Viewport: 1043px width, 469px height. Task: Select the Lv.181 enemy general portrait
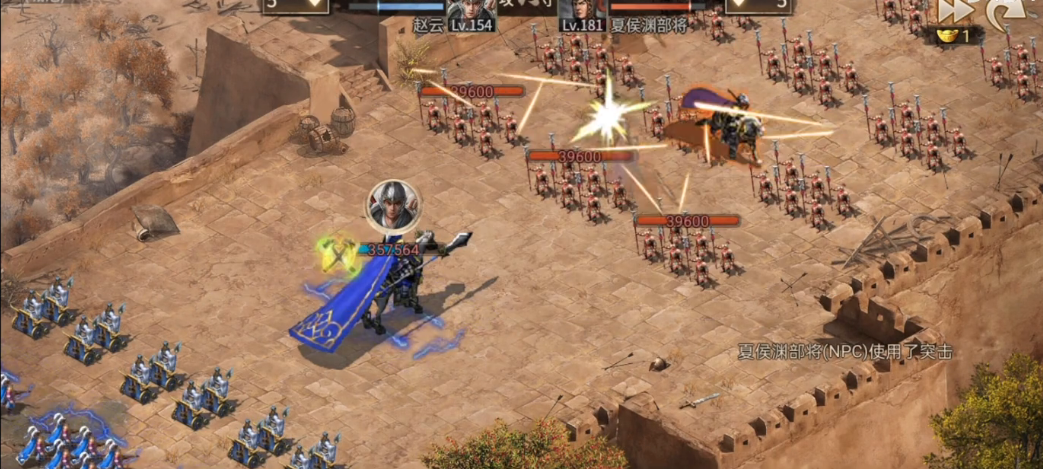581,10
